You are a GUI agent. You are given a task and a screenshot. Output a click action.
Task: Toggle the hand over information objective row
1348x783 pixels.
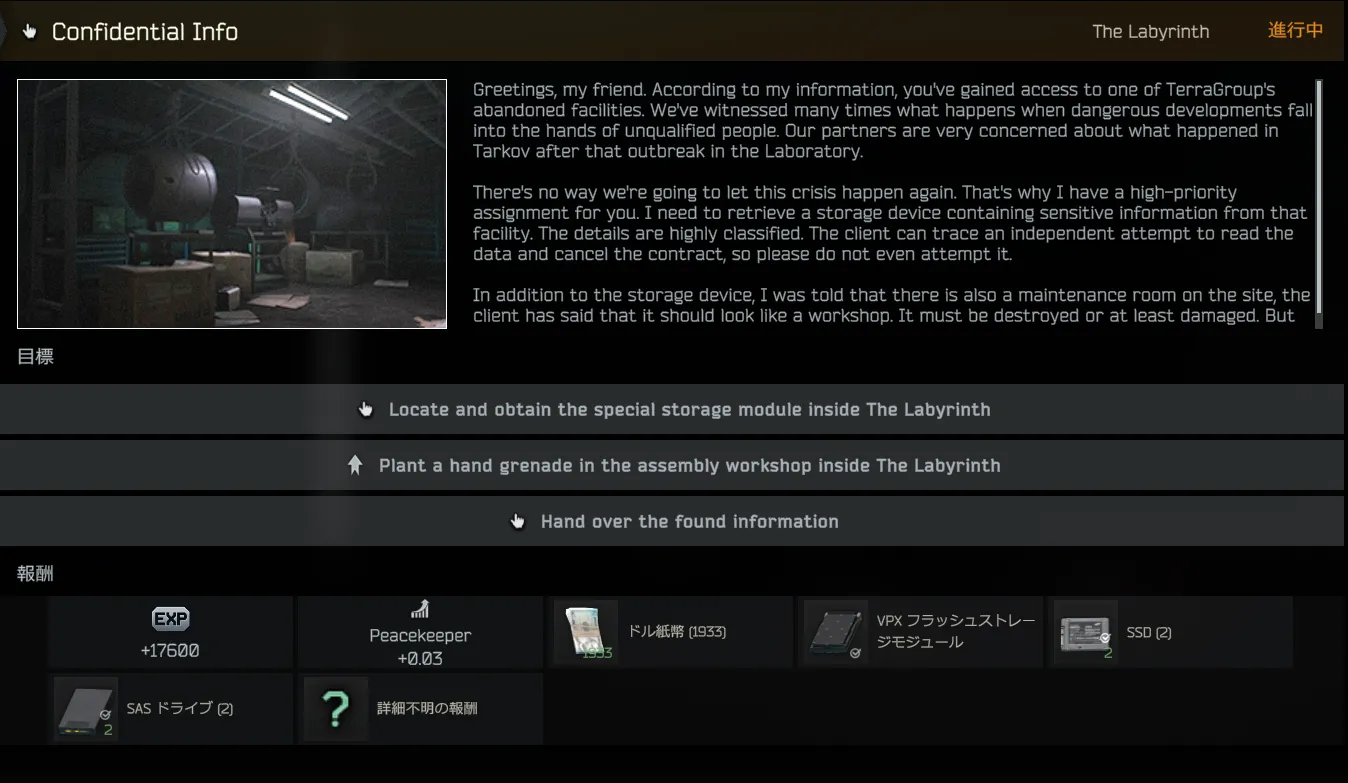pos(674,520)
